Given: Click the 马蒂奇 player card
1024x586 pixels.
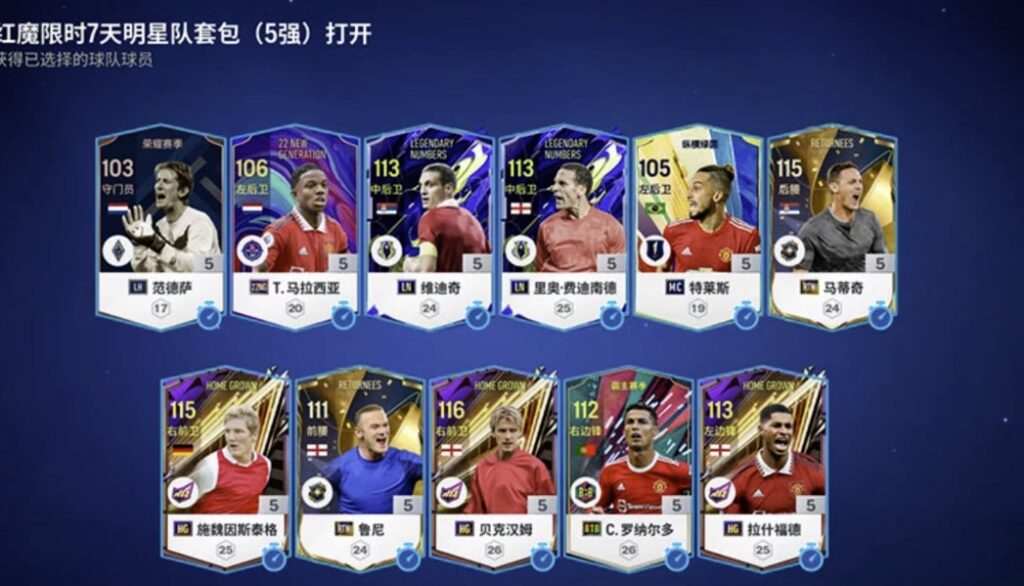Looking at the screenshot, I should coord(831,225).
